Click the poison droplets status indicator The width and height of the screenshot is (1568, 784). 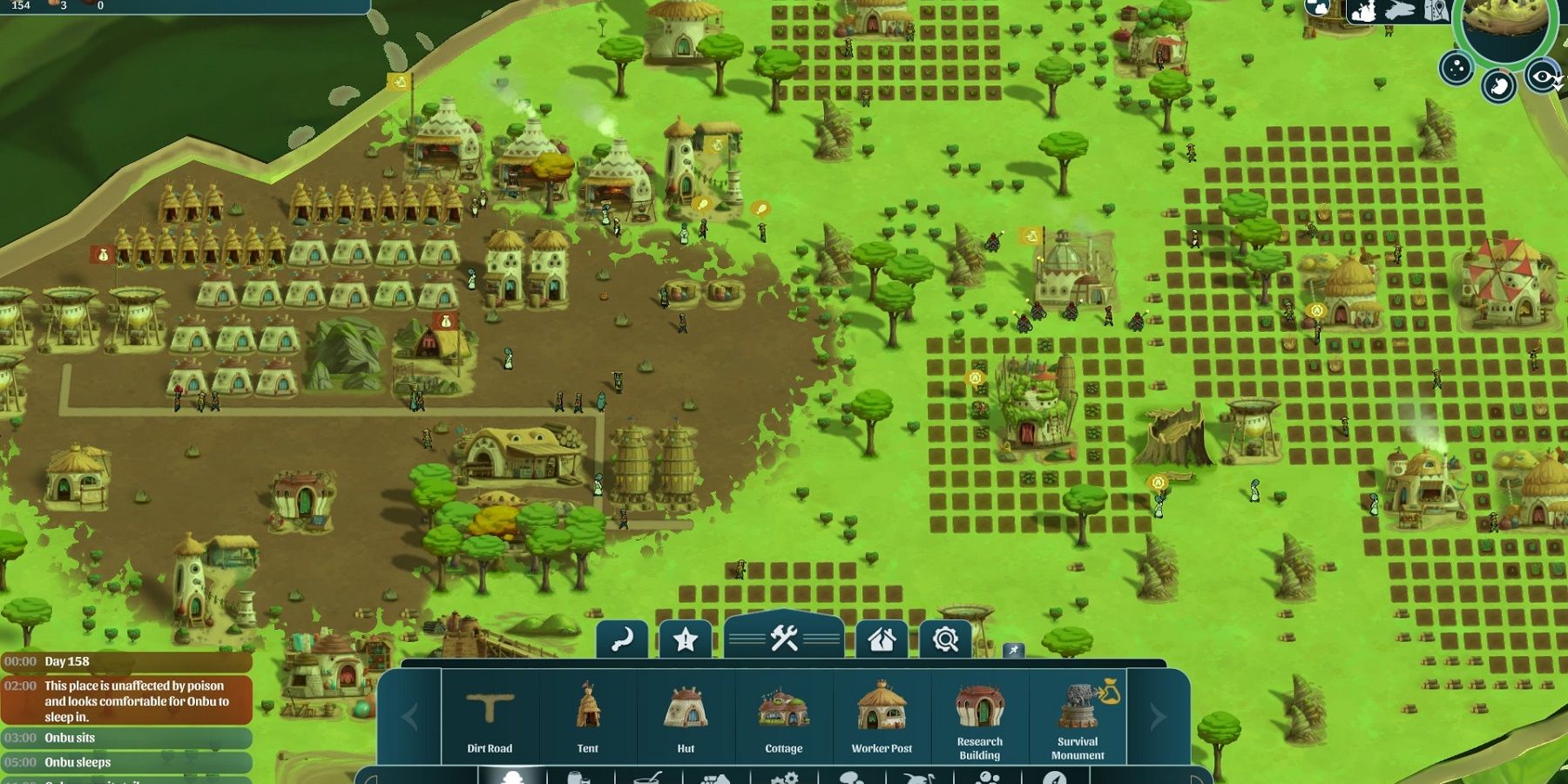[1455, 68]
